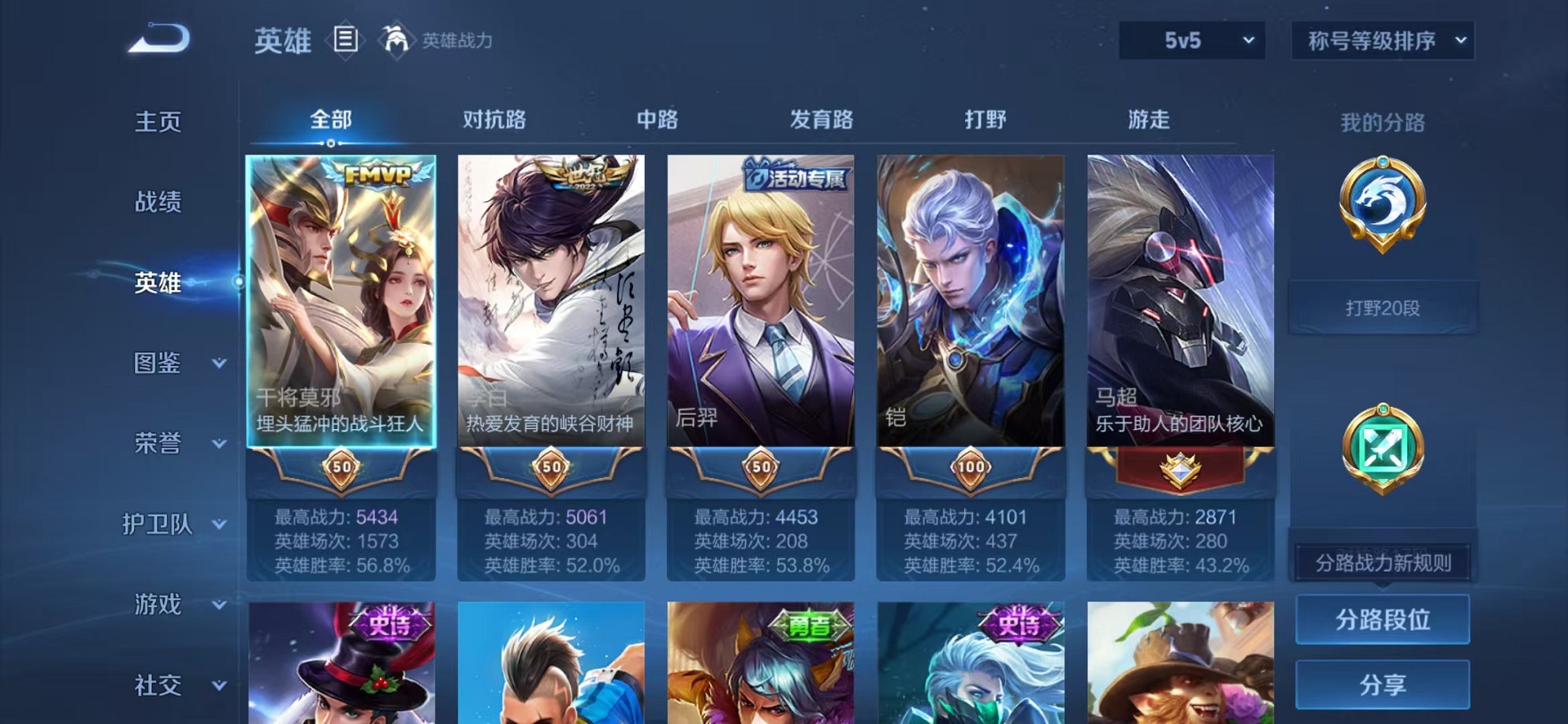Screen dimensions: 1568x724
Task: Click the FMVP badge on 干将莫邪 card
Action: pos(377,175)
